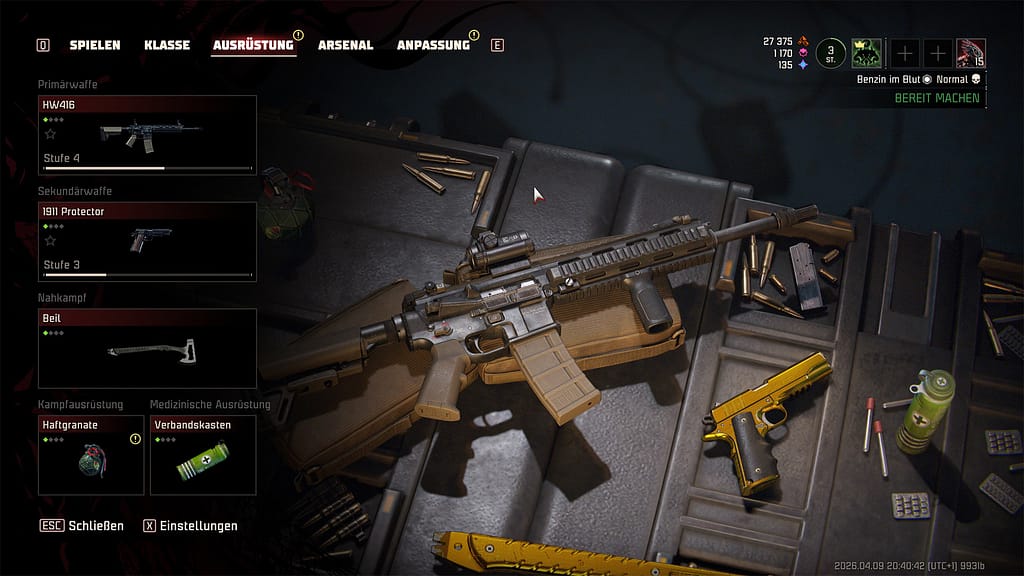Click the green crowned player avatar
Screen dimensions: 1024x576
tap(866, 53)
